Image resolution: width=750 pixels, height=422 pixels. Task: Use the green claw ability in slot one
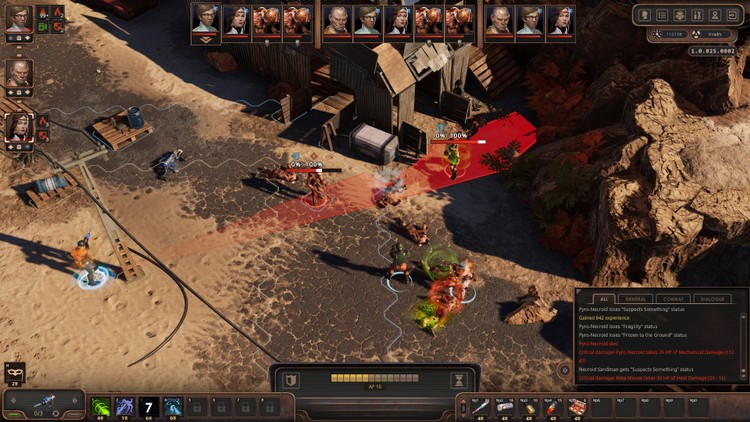coord(101,406)
